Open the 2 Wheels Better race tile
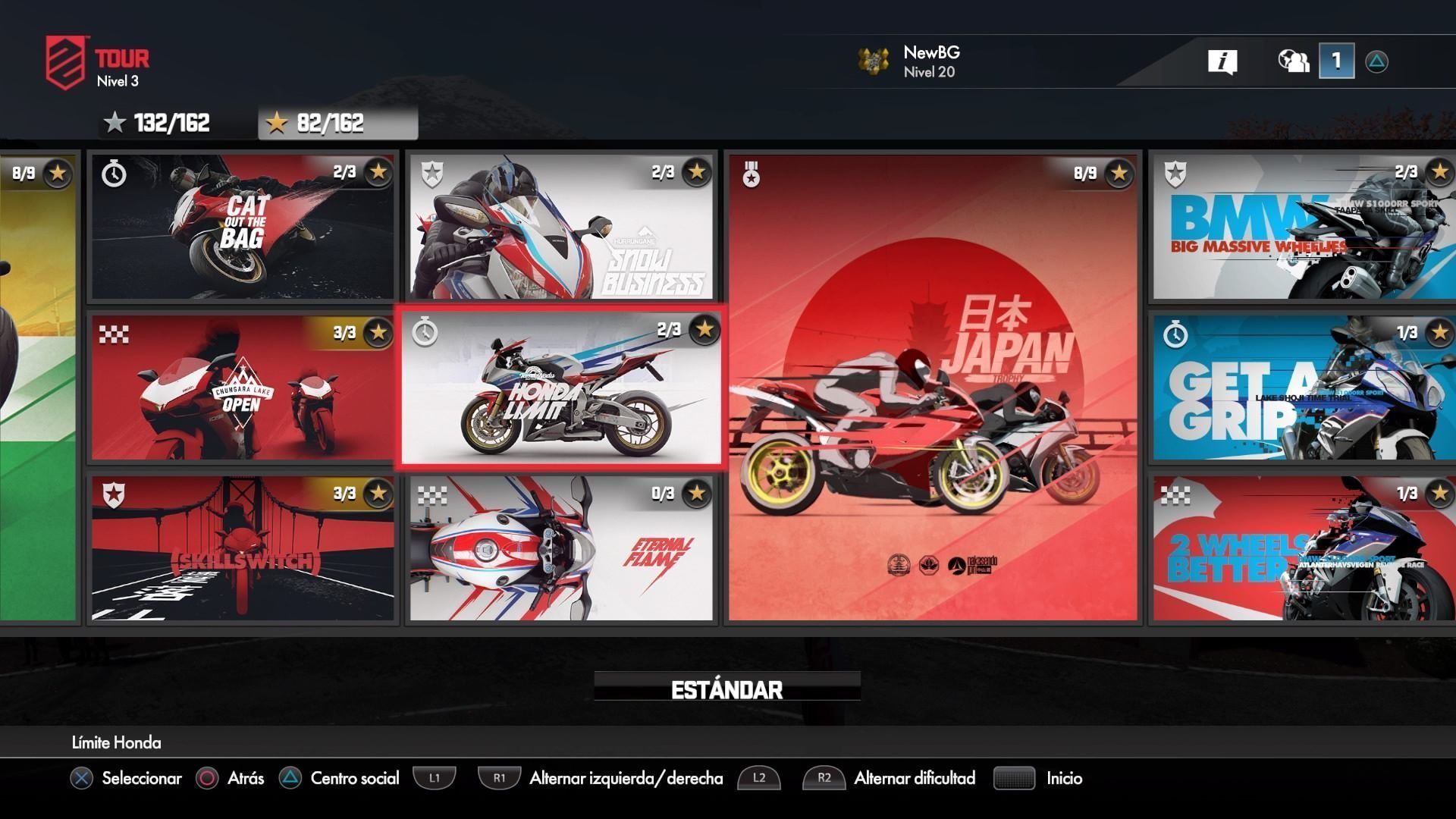 (1302, 548)
